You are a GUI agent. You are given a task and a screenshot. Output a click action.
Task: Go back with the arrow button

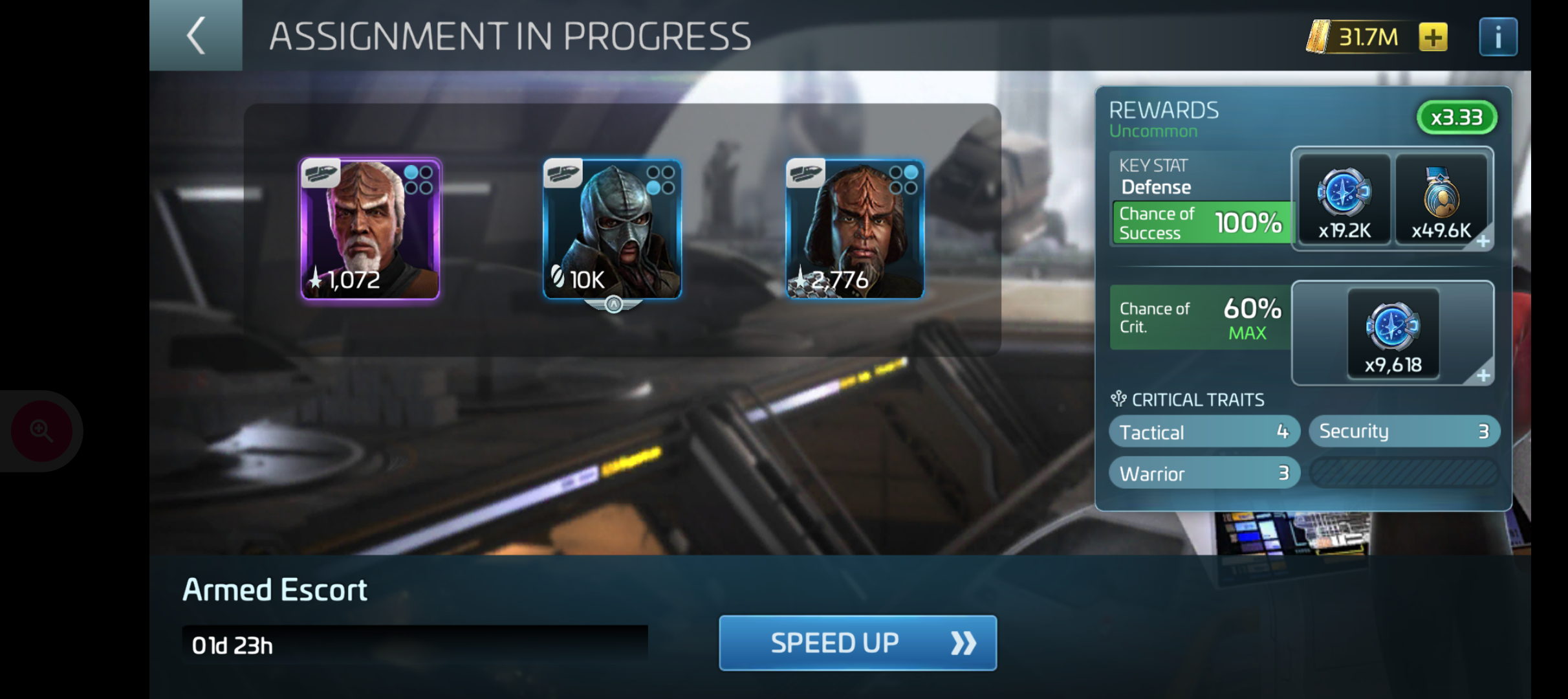(196, 36)
